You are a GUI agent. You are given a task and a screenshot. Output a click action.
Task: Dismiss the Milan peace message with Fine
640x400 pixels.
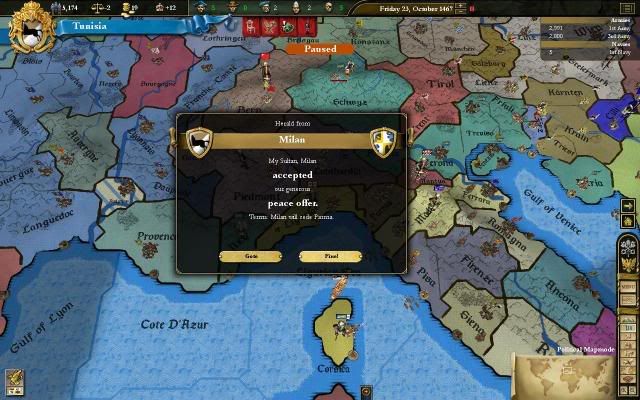[330, 256]
